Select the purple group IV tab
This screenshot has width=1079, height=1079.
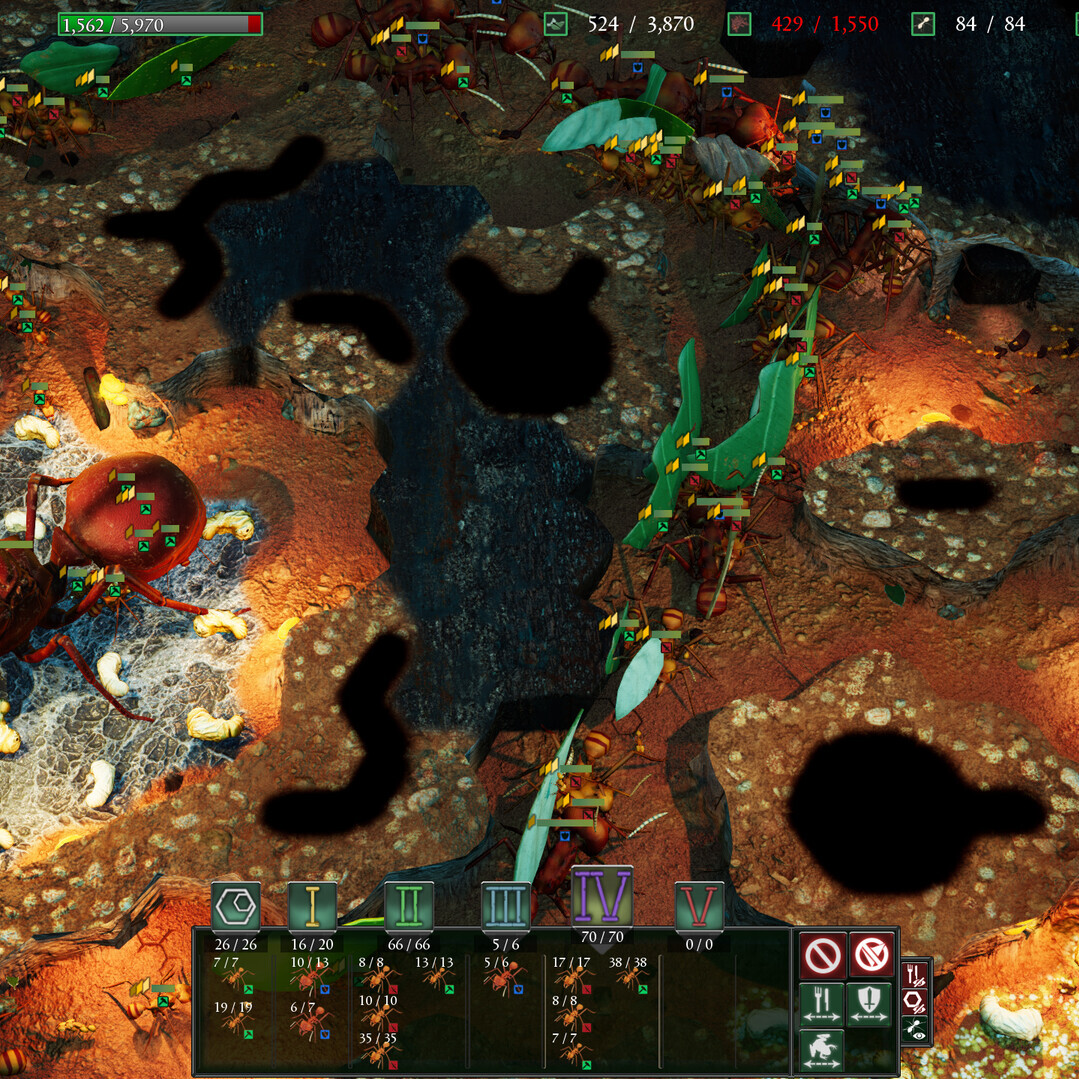point(602,895)
